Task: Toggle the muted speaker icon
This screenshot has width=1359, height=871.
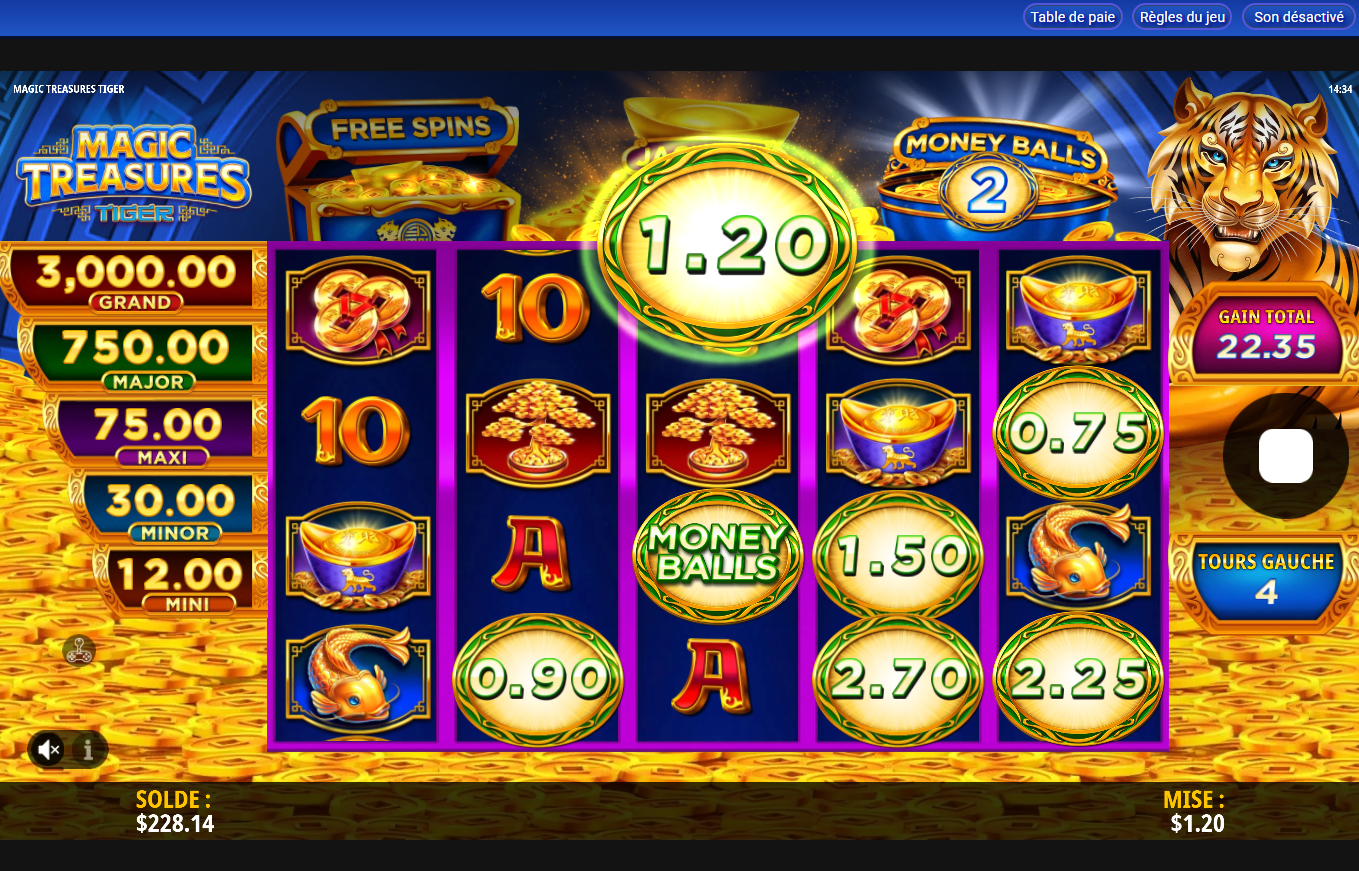Action: [48, 749]
